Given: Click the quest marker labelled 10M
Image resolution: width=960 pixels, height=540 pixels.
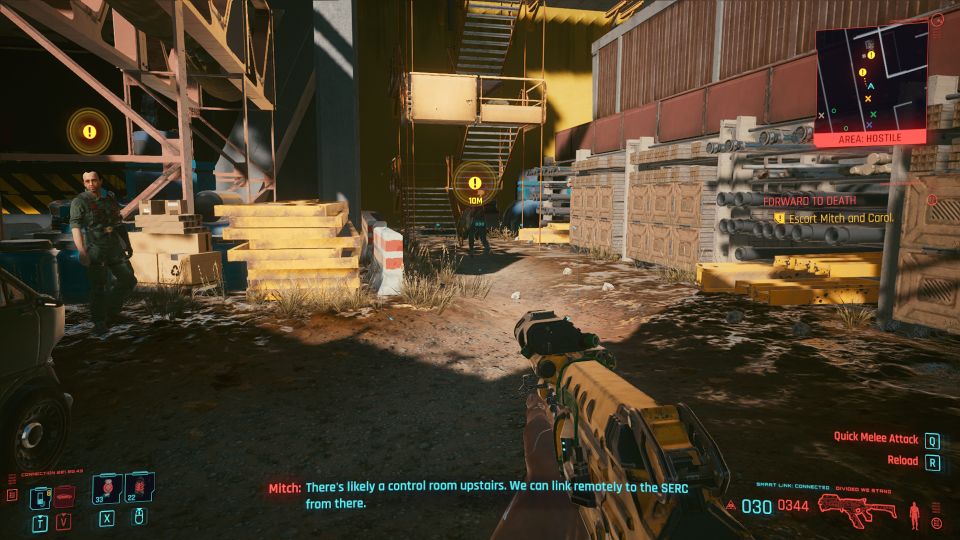Looking at the screenshot, I should tap(474, 183).
